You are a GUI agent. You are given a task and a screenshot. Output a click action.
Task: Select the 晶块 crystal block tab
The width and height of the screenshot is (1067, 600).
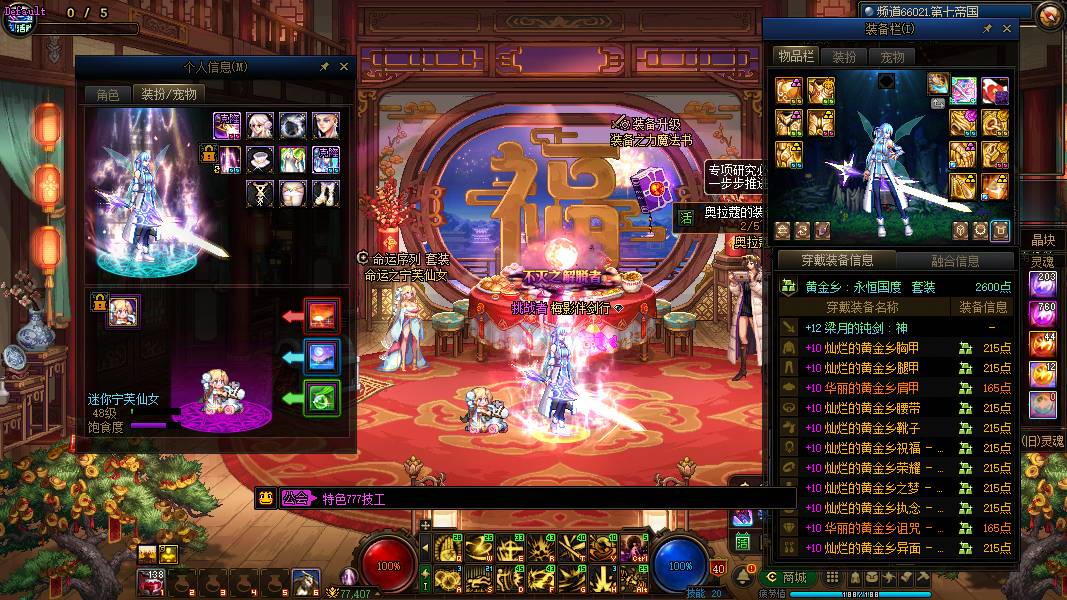[1043, 240]
